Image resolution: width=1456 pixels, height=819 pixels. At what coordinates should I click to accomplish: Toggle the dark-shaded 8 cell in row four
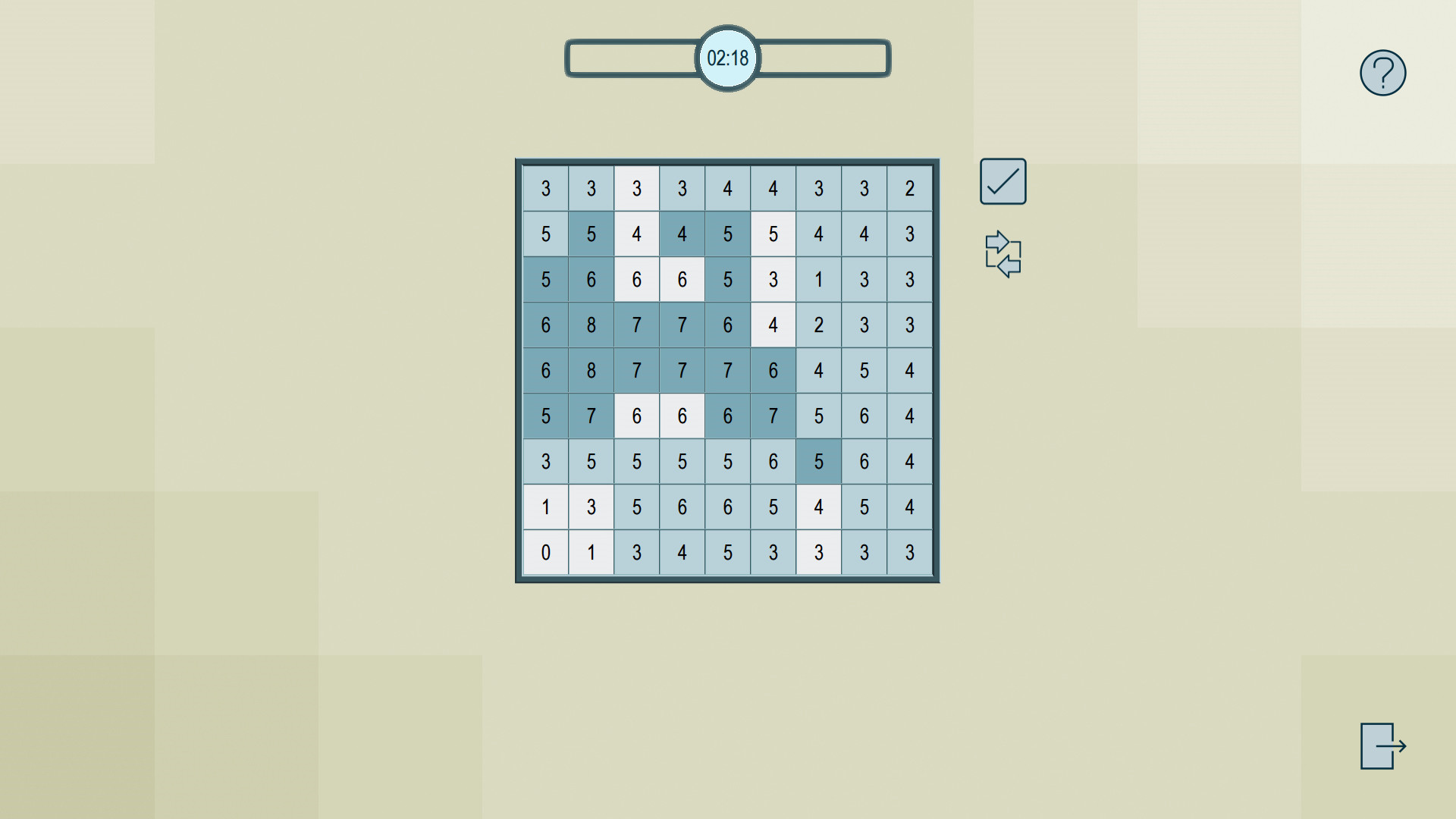pos(591,325)
